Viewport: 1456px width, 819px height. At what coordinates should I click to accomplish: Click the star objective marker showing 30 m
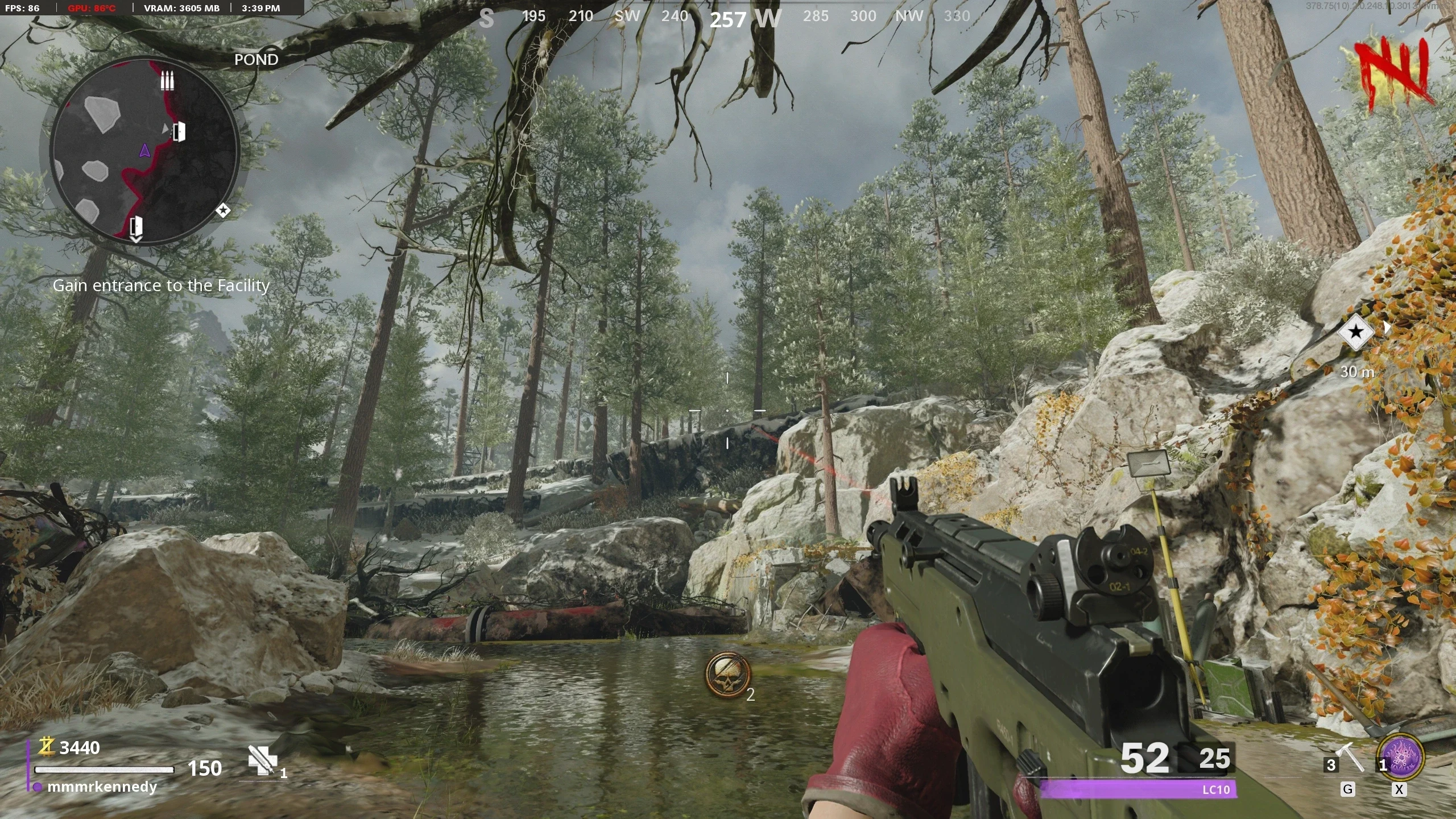tap(1356, 332)
